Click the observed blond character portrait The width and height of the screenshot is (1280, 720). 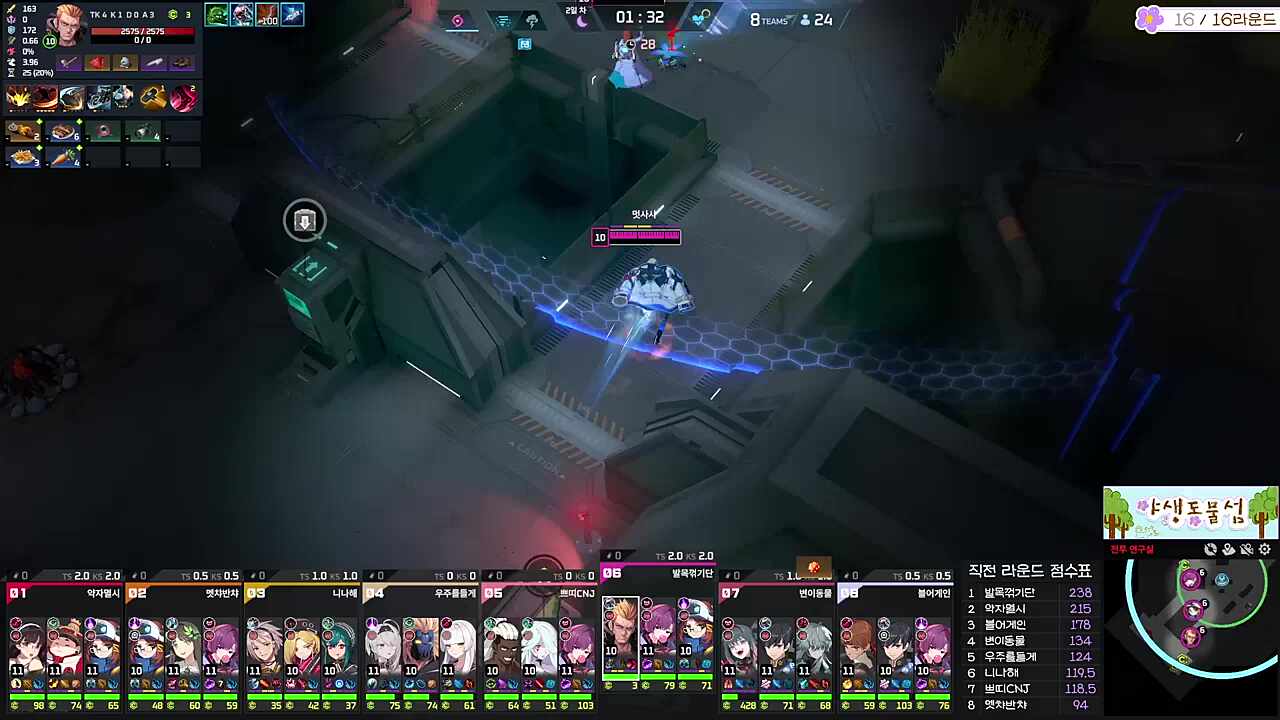[68, 26]
